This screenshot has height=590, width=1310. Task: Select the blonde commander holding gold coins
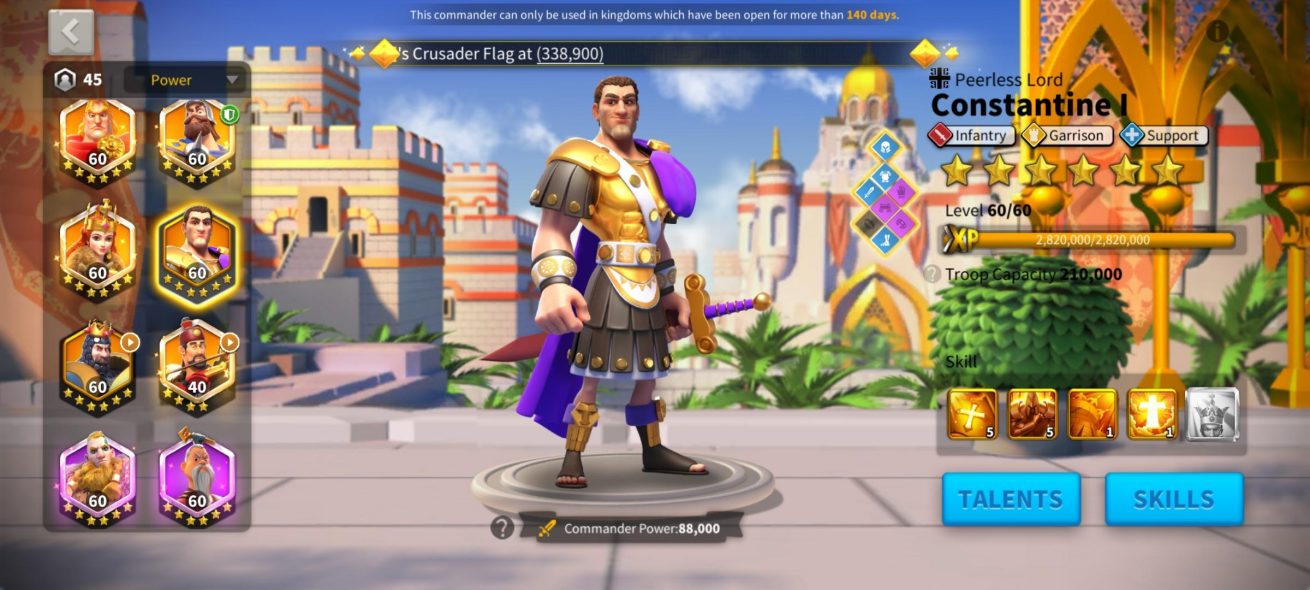click(x=97, y=142)
